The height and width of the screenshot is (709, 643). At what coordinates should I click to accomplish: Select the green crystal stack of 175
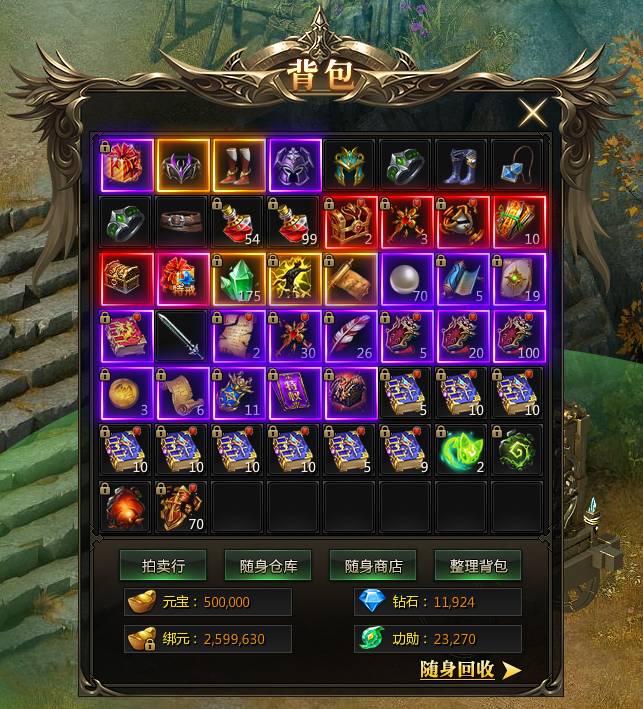coord(238,279)
